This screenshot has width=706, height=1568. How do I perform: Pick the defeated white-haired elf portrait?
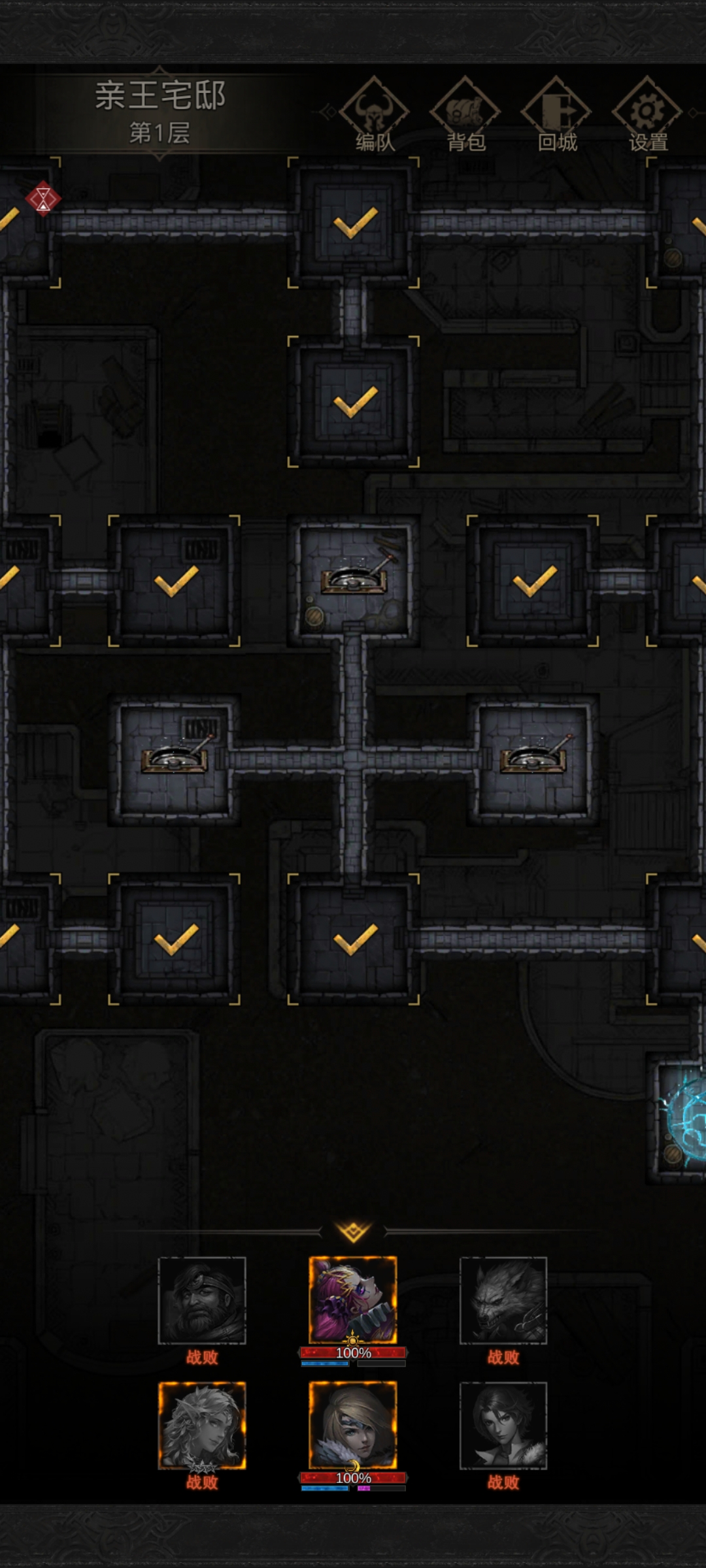202,1425
